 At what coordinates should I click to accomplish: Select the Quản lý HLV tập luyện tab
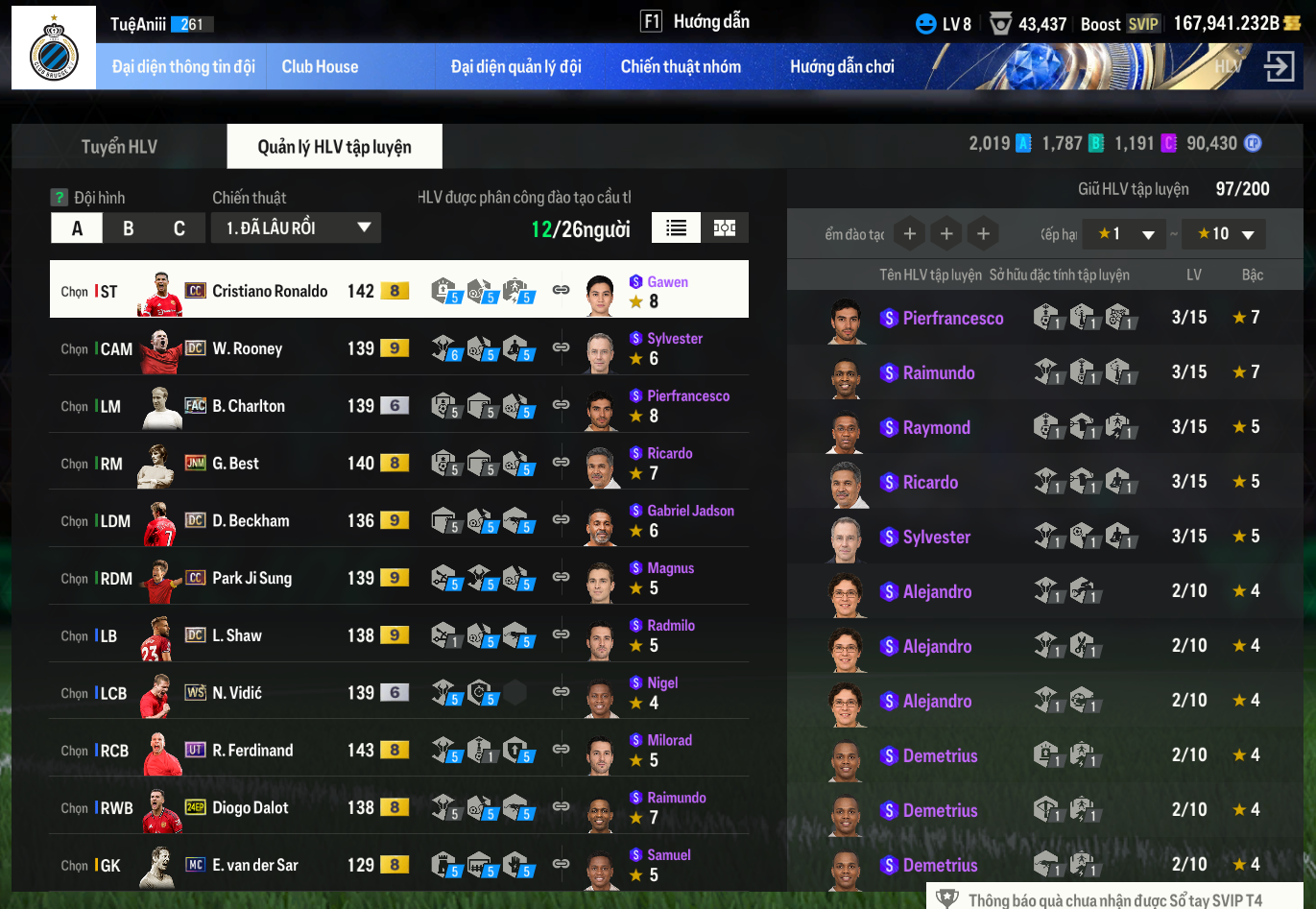(334, 147)
